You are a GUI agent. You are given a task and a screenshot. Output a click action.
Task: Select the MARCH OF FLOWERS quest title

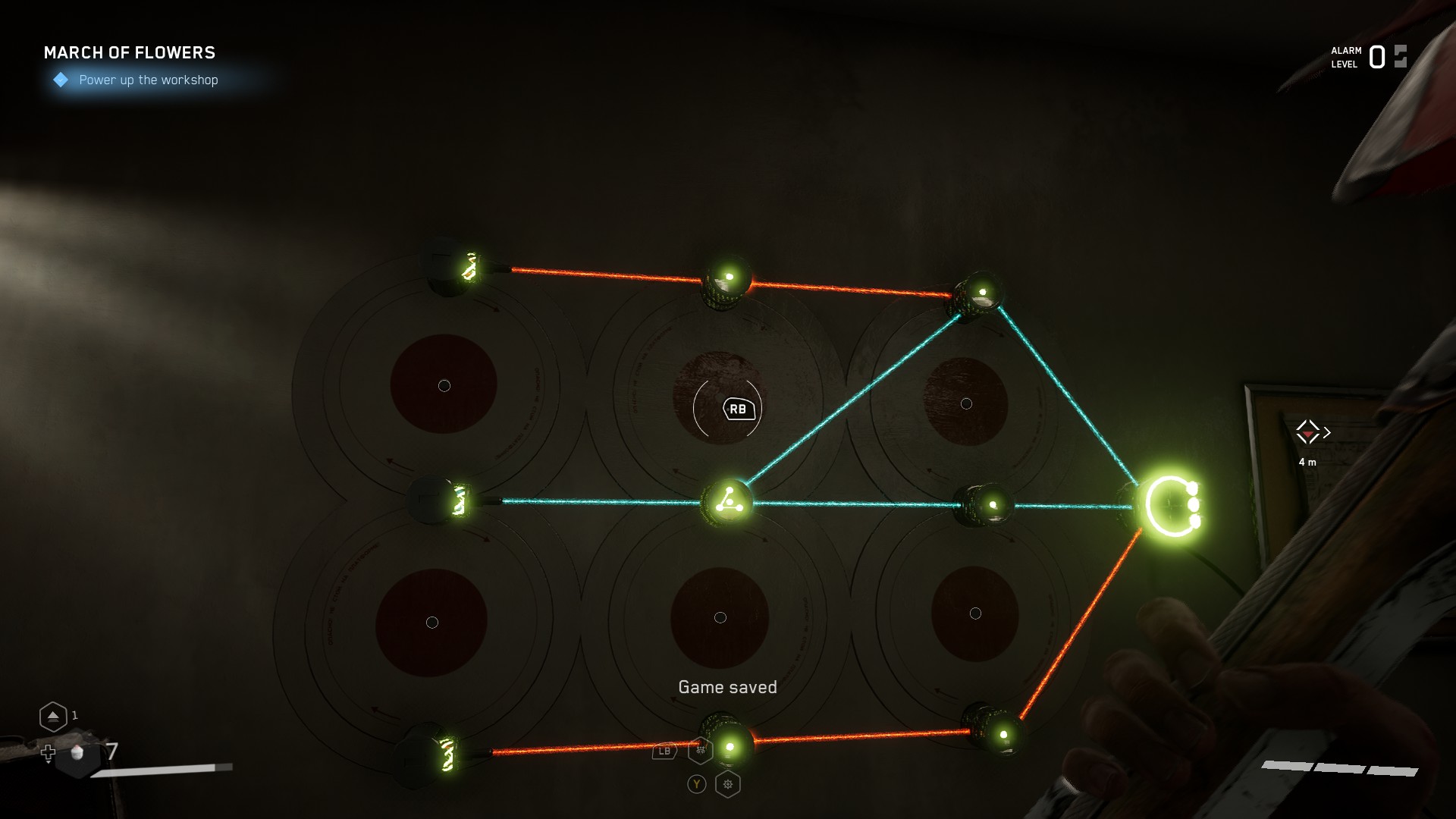click(x=129, y=53)
